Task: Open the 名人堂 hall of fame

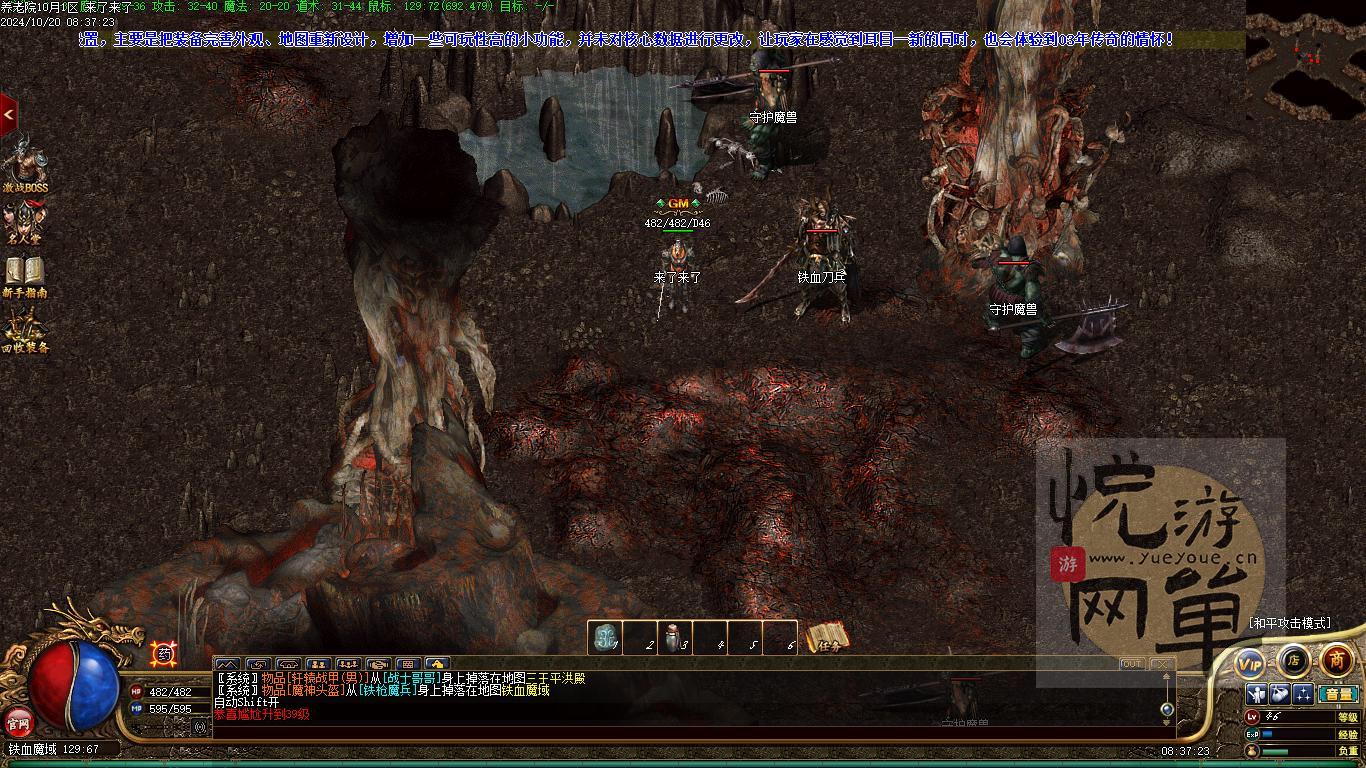Action: tap(24, 222)
